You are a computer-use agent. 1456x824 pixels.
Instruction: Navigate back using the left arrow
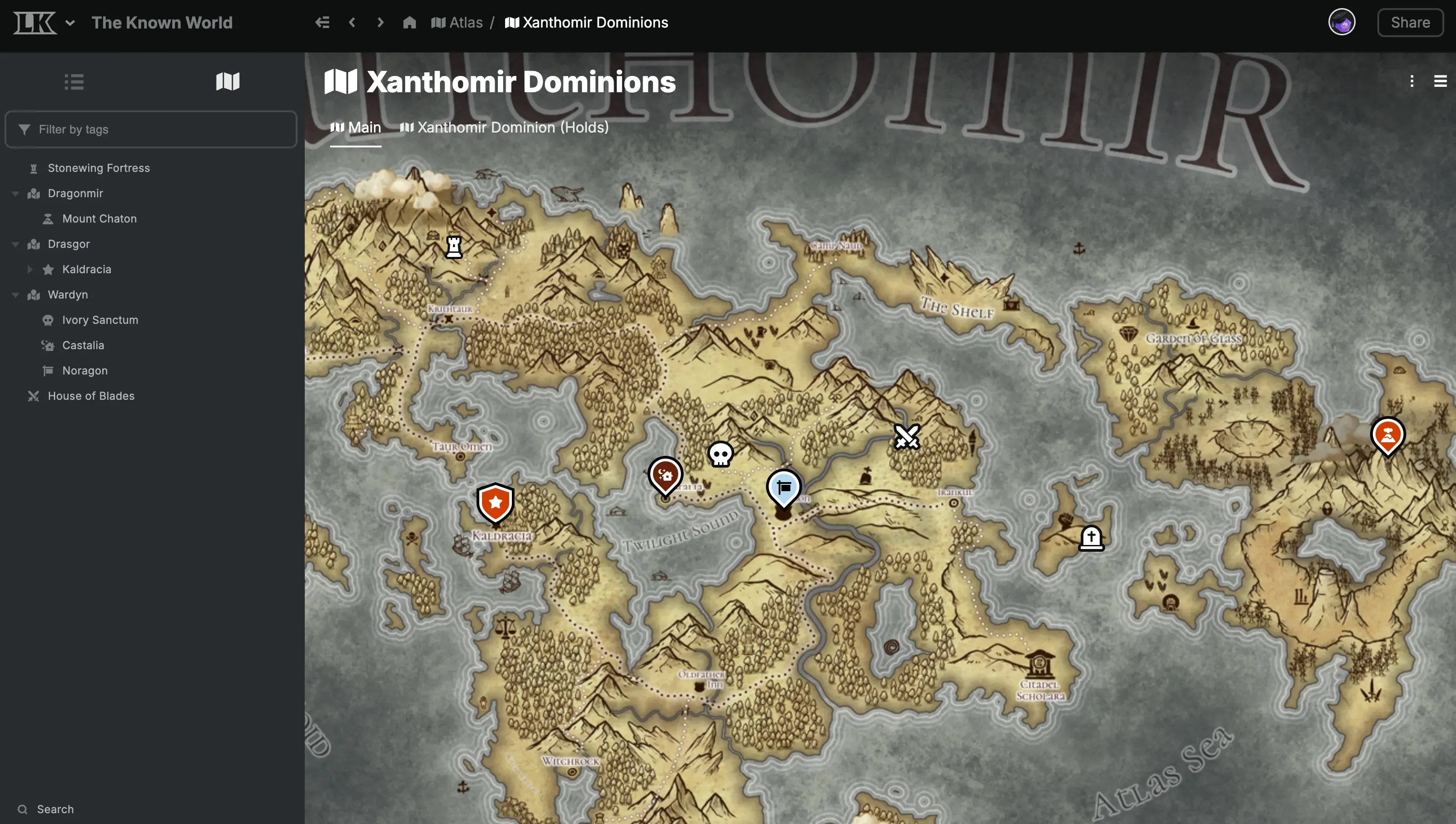[x=352, y=22]
